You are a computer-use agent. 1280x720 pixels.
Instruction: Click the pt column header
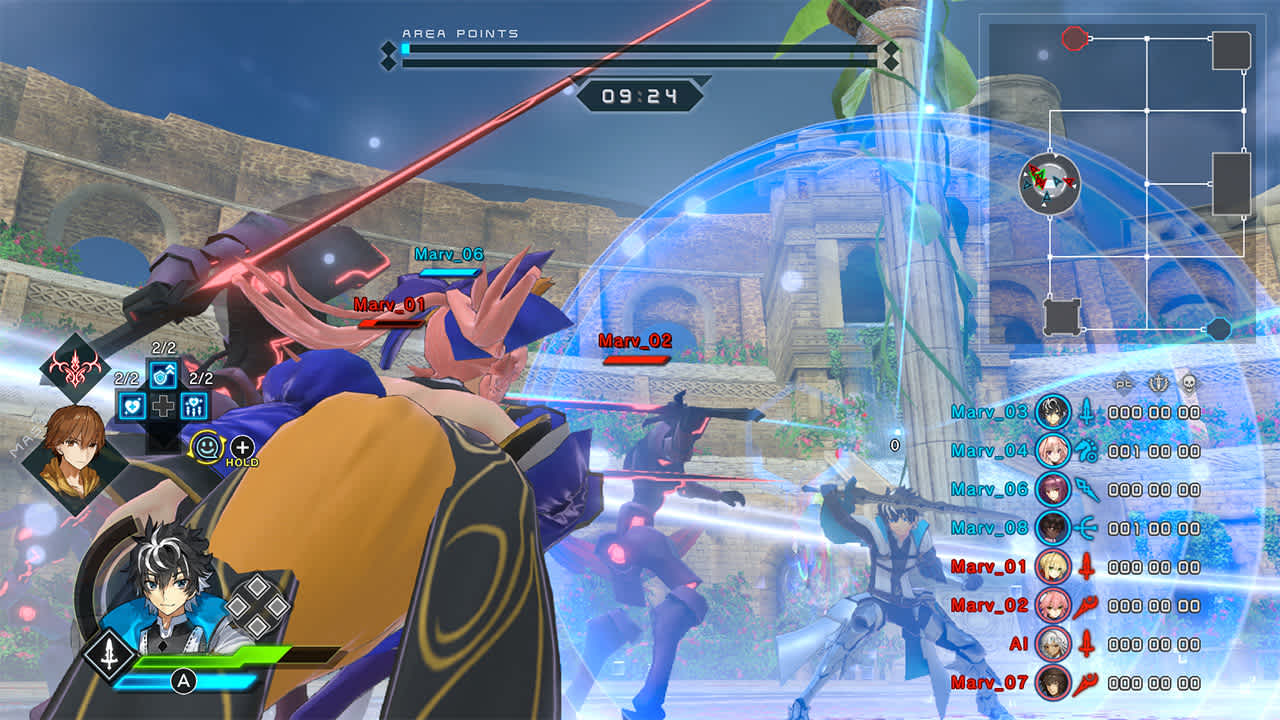point(1121,384)
